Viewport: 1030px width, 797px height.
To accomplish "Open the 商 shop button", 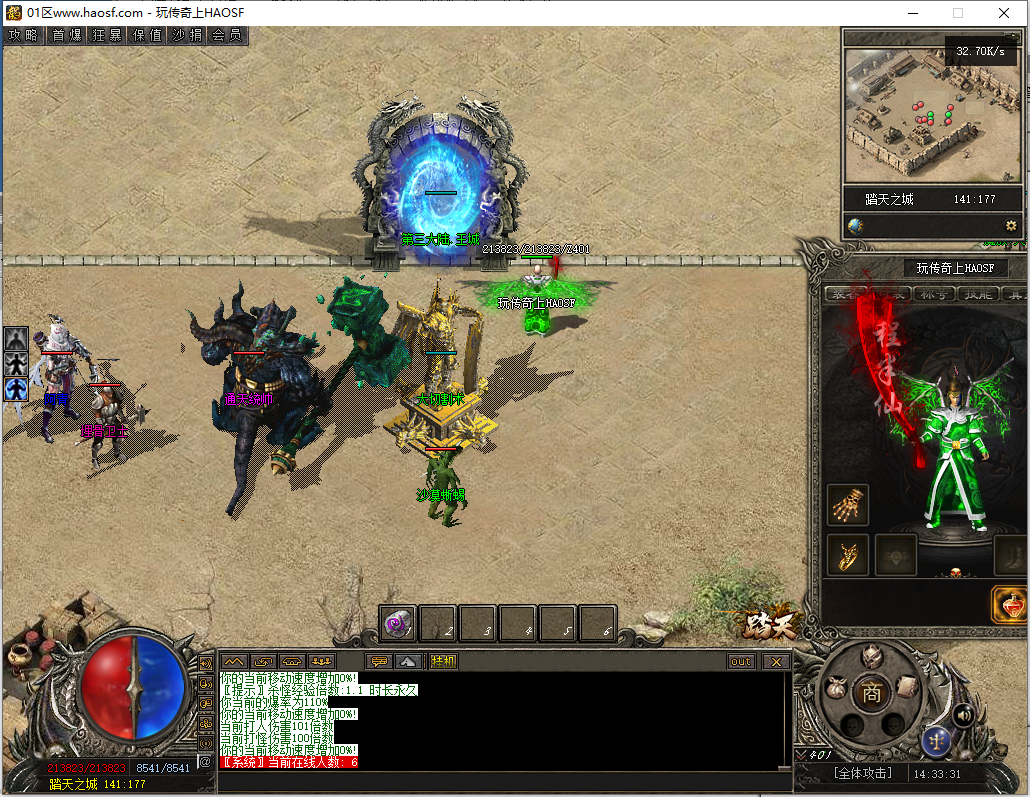I will click(x=872, y=692).
